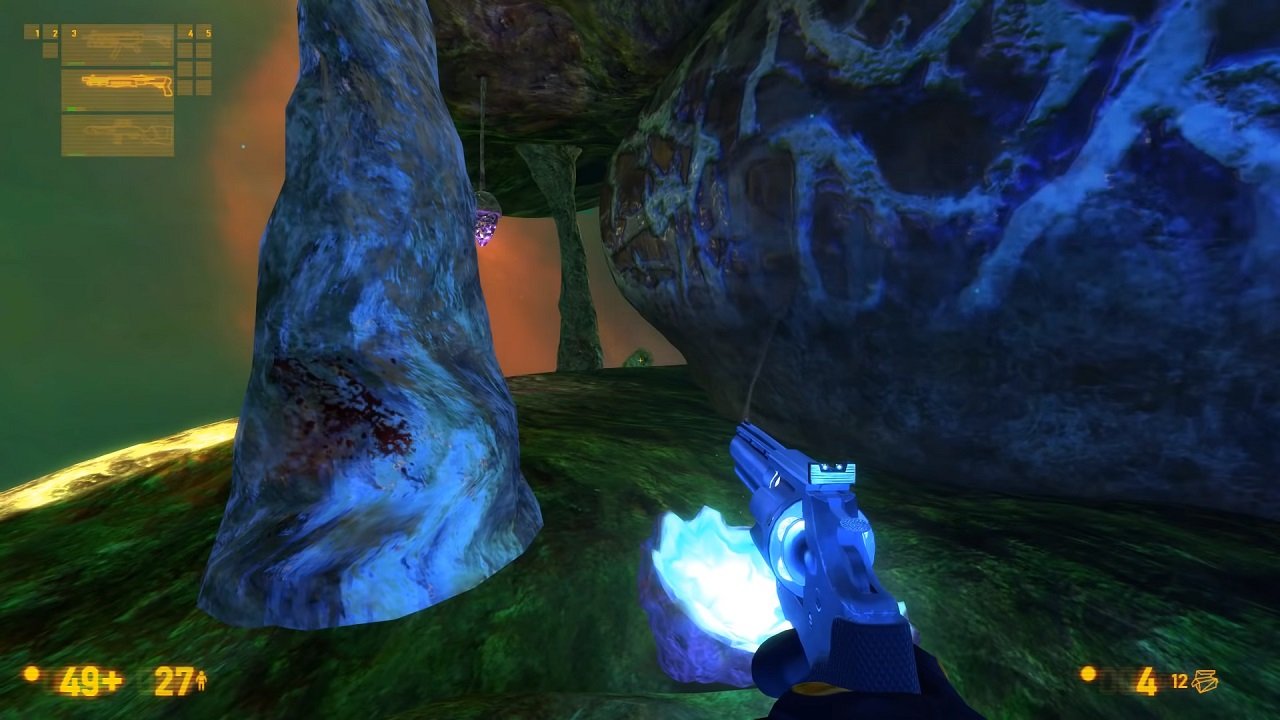The height and width of the screenshot is (720, 1280).
Task: Select the empty weapon slot 1 box
Action: [30, 32]
